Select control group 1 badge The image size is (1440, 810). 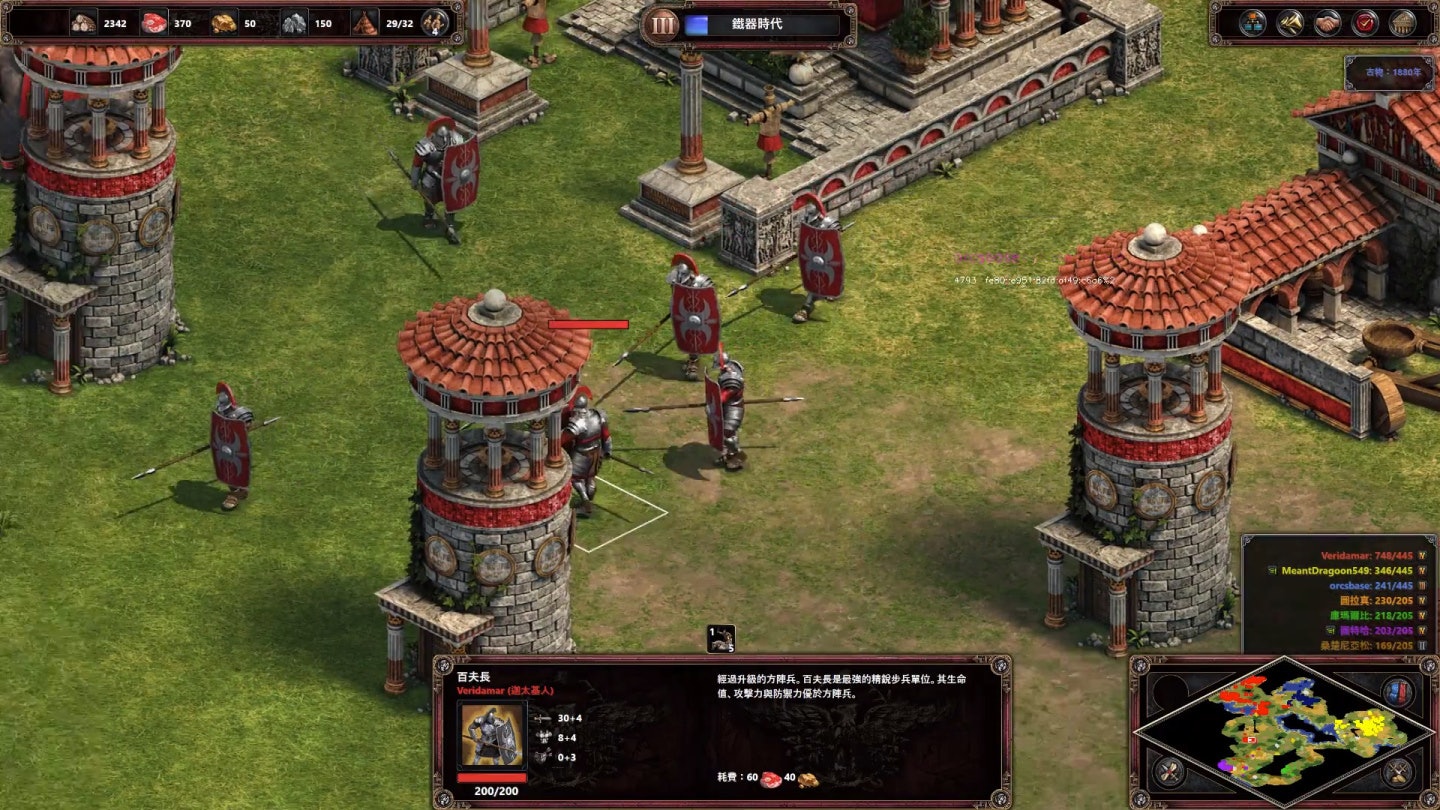coord(720,638)
